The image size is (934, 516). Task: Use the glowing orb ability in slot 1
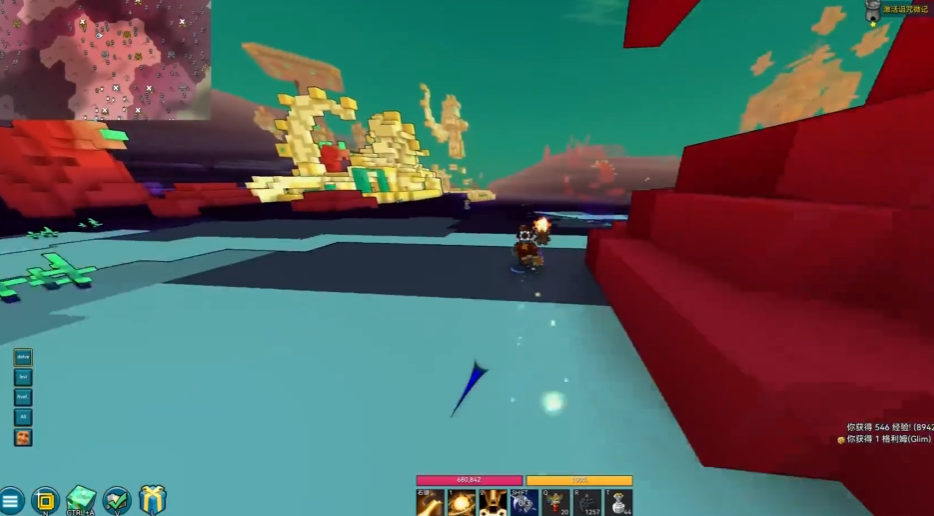click(x=461, y=502)
